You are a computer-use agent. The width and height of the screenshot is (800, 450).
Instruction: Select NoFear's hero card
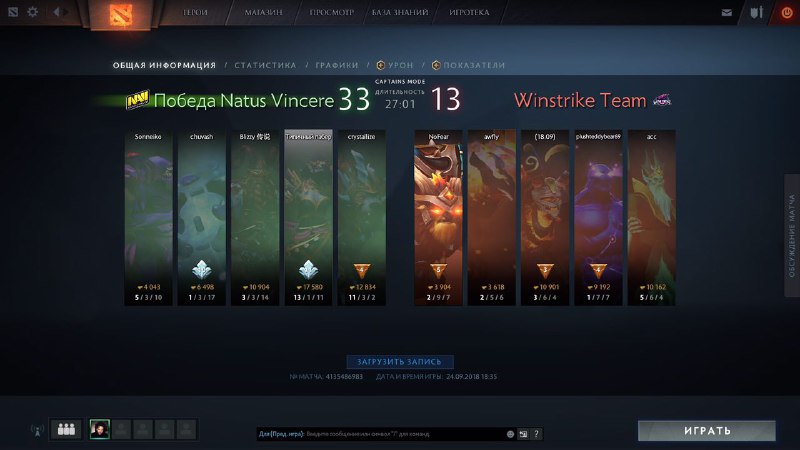click(438, 216)
